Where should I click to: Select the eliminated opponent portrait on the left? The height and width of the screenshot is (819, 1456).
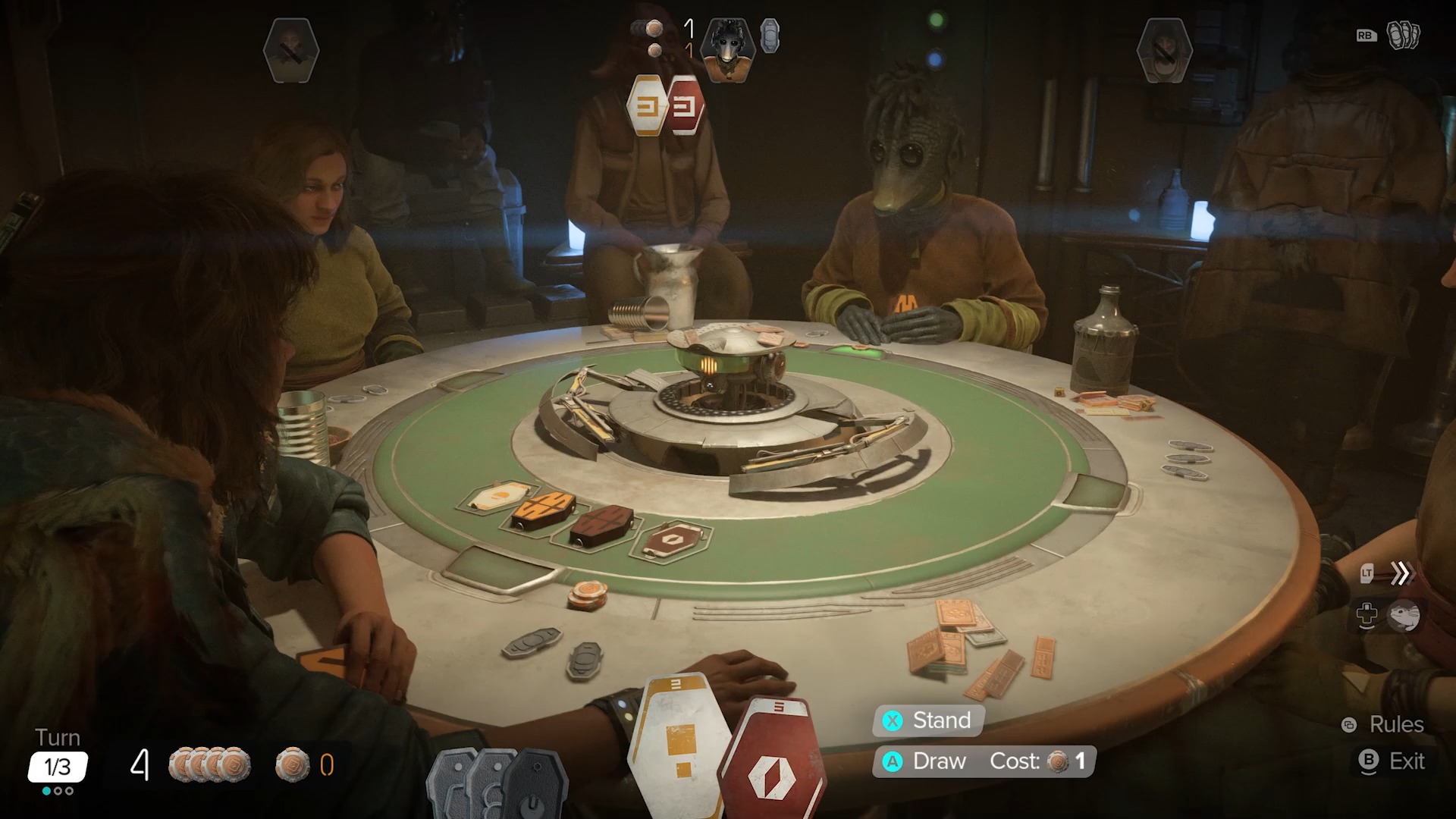pos(291,50)
